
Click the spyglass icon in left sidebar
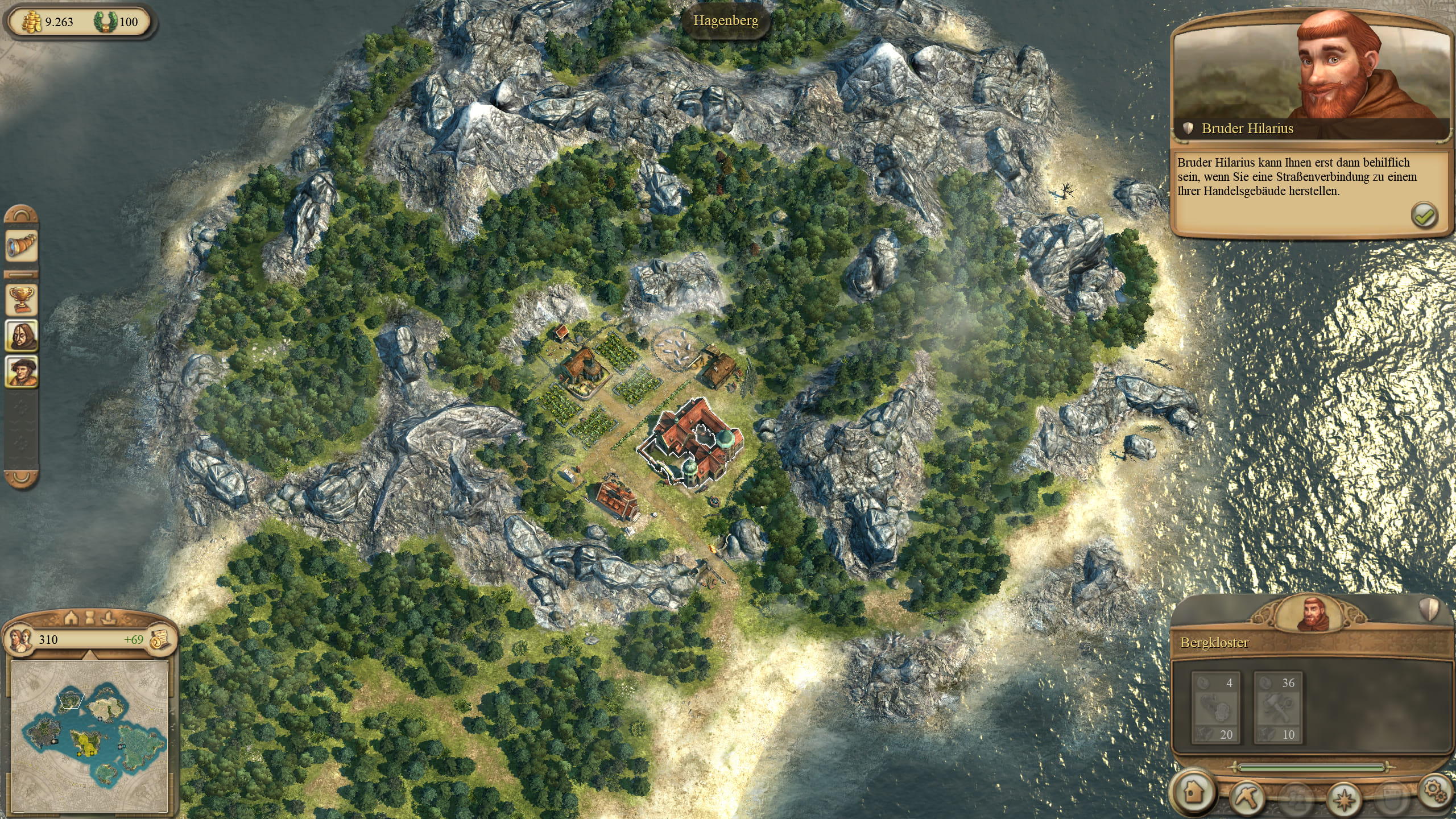pos(22,247)
